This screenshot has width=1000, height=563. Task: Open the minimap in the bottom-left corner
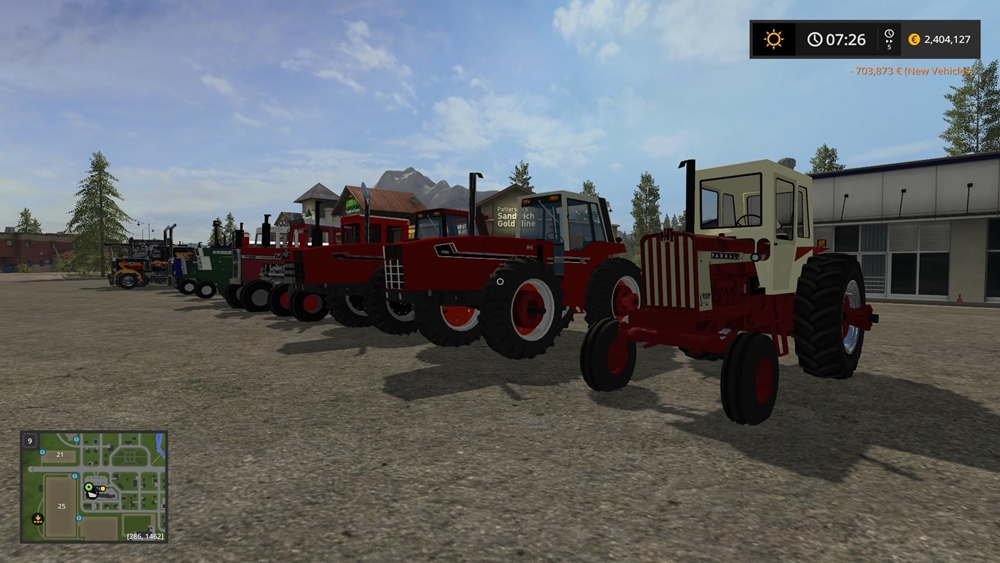click(94, 487)
